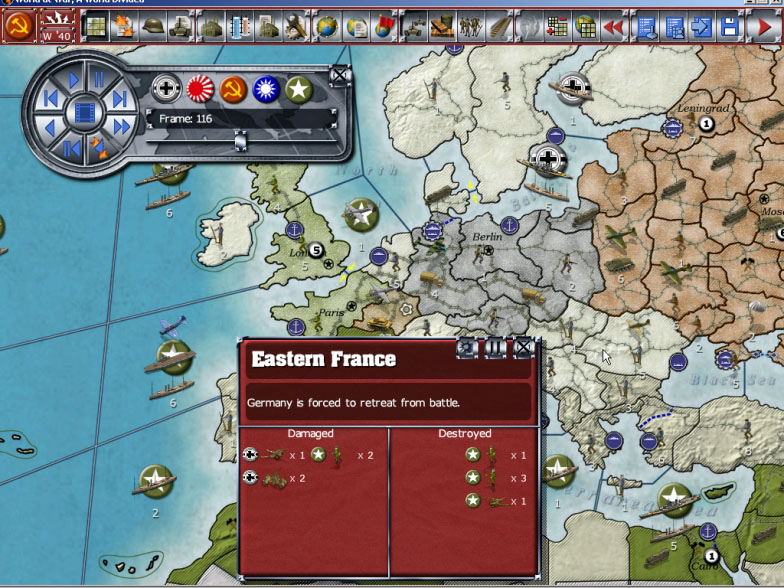Pause the Eastern France battle report
784x588 pixels.
click(495, 348)
